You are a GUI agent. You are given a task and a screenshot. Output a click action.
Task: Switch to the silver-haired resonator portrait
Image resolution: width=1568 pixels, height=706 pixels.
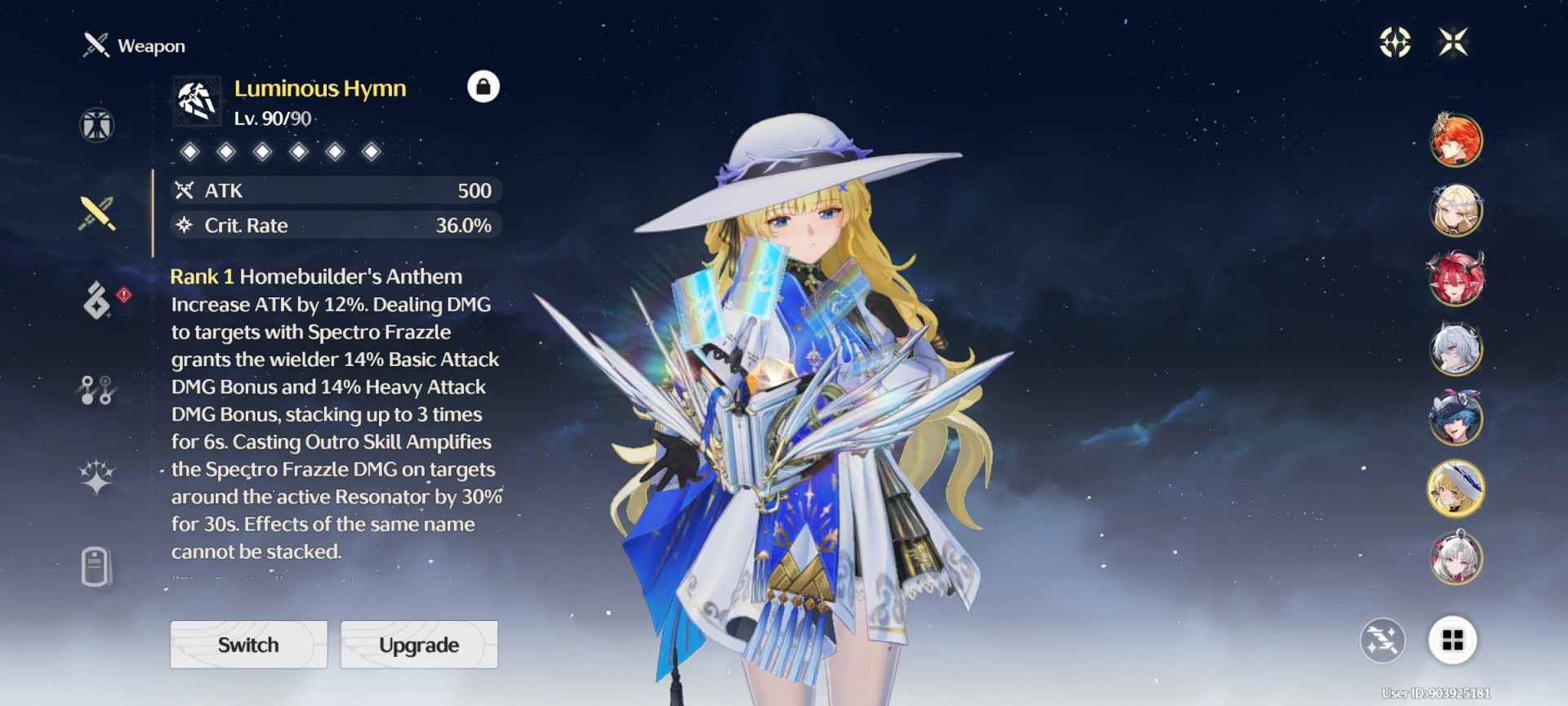(1455, 349)
